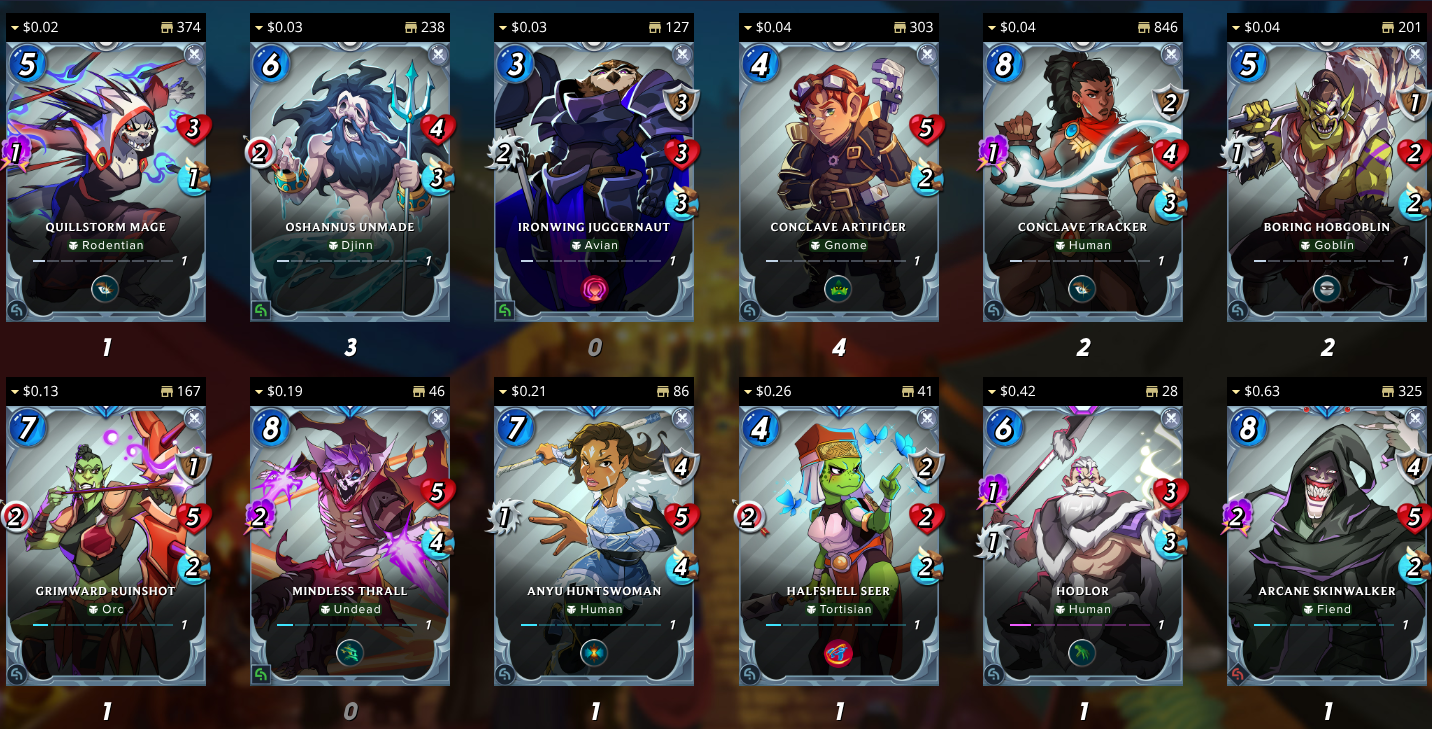Viewport: 1432px width, 729px height.
Task: Click Conclave Artificer's green ability icon
Action: (x=838, y=290)
